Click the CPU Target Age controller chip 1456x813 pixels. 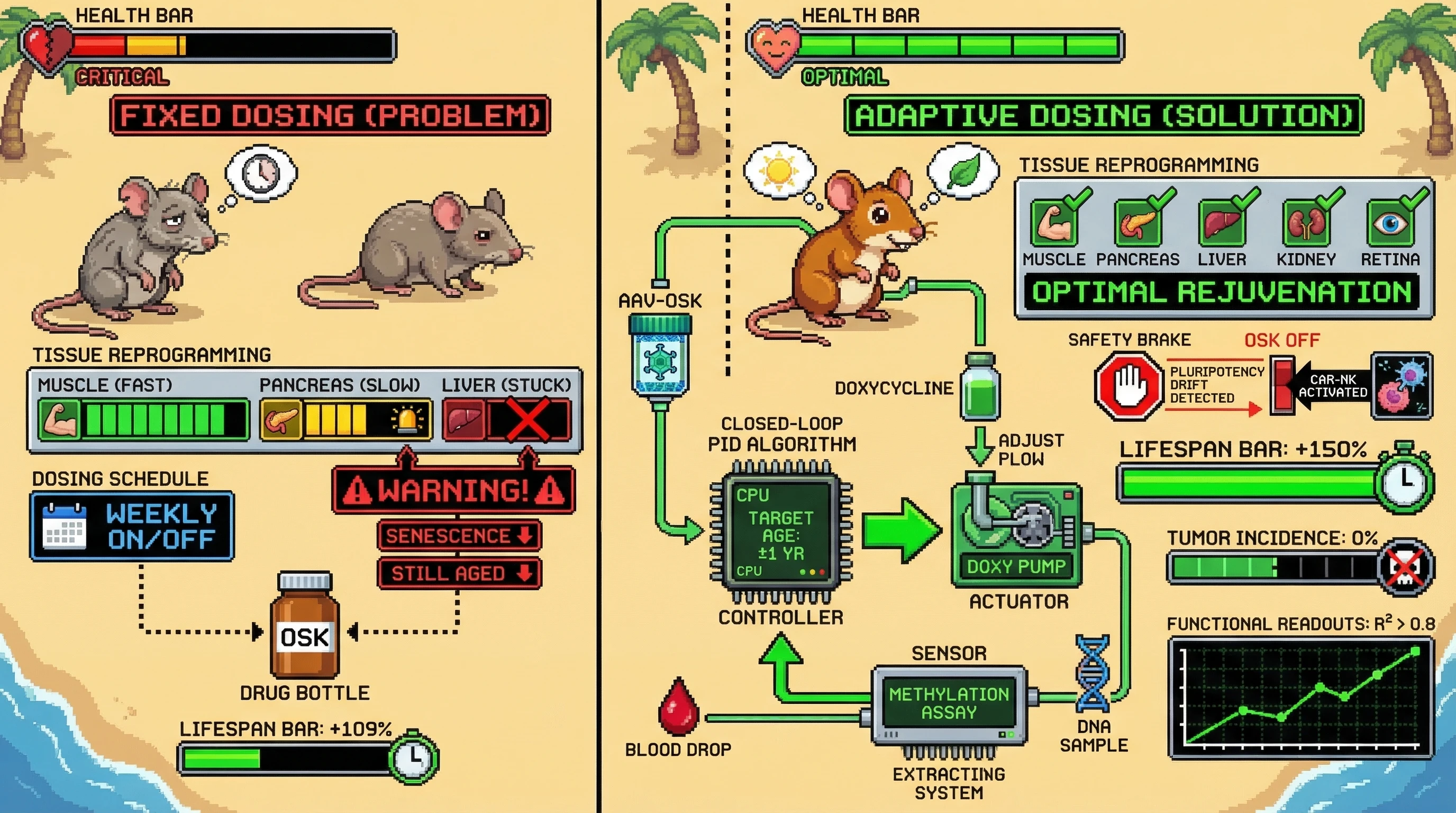[x=780, y=532]
